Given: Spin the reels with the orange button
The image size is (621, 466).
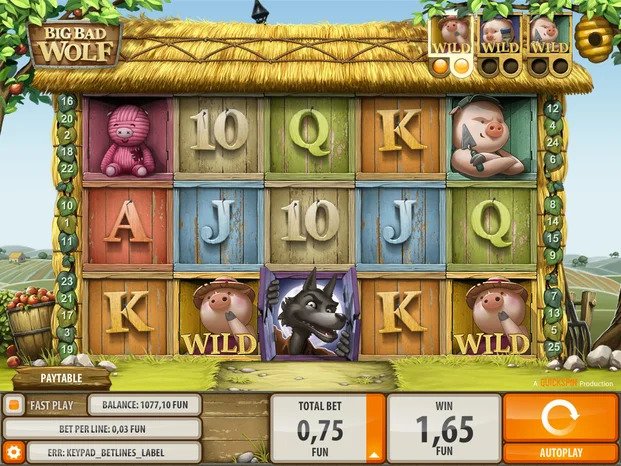Looking at the screenshot, I should [559, 416].
